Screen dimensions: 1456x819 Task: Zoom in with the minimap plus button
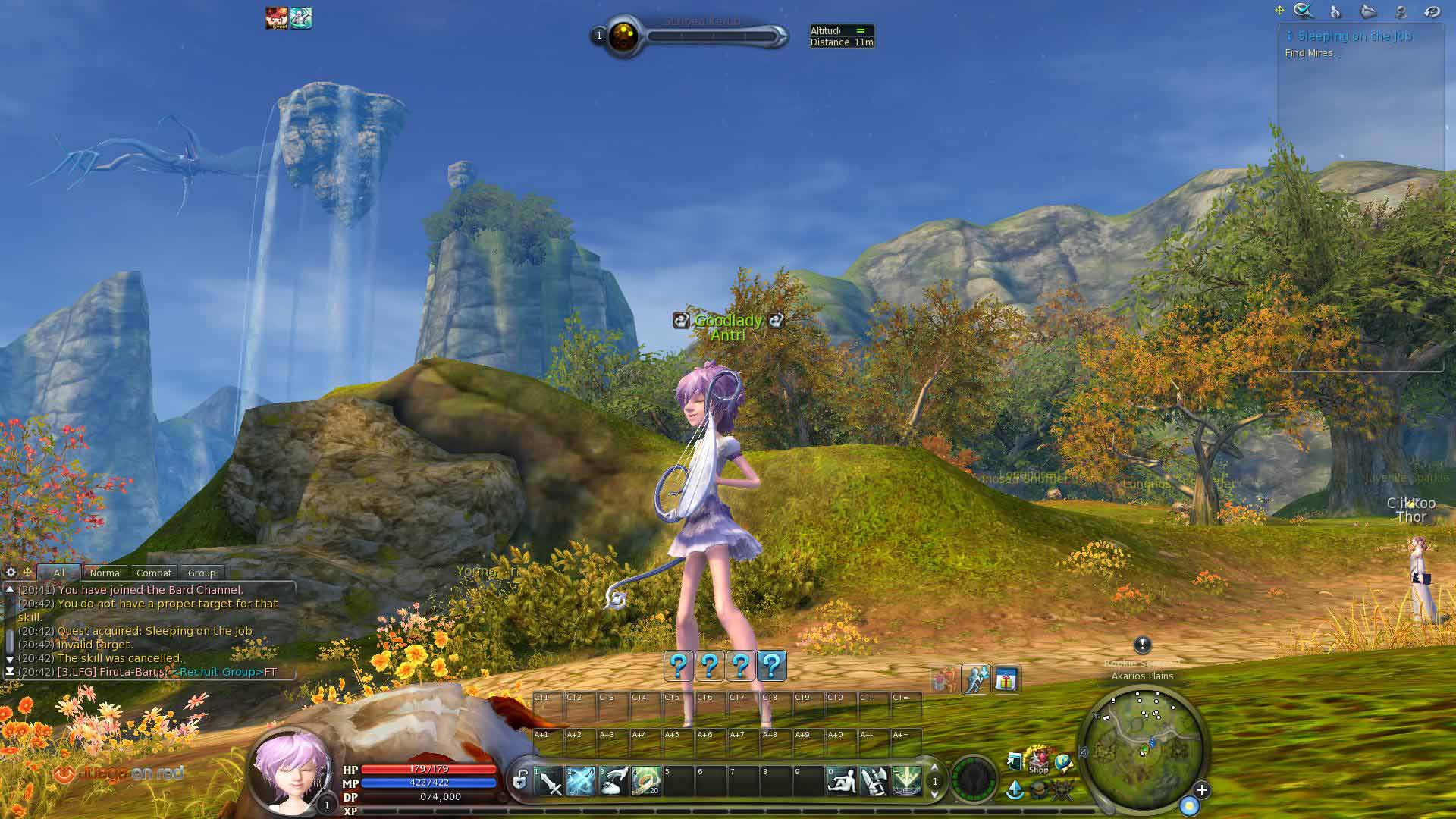[1202, 790]
